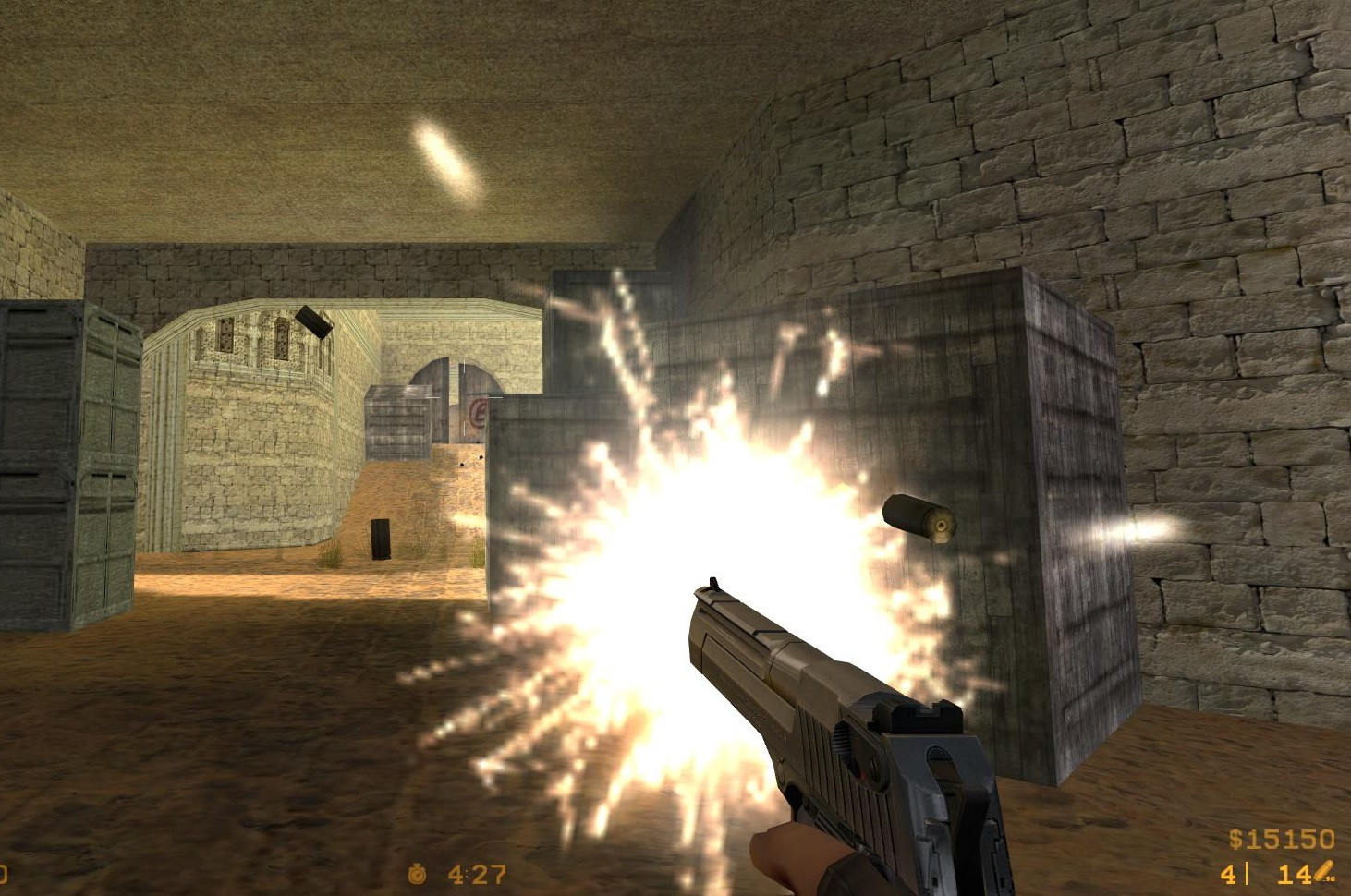Click the dollar sign of the money counter

pos(1235,839)
